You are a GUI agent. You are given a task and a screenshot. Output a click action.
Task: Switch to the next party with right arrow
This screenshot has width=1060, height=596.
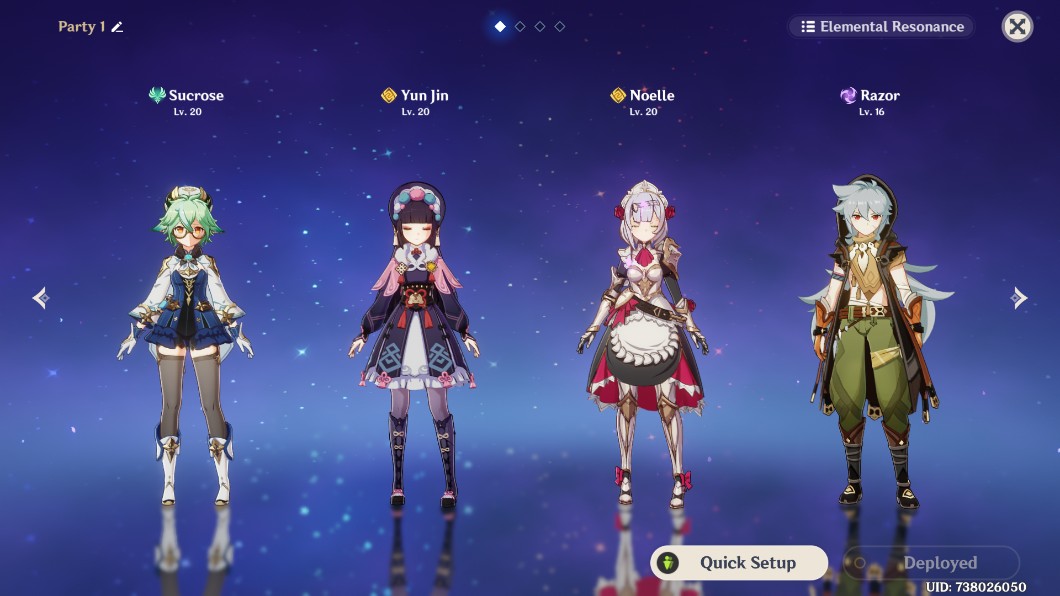pos(1018,298)
